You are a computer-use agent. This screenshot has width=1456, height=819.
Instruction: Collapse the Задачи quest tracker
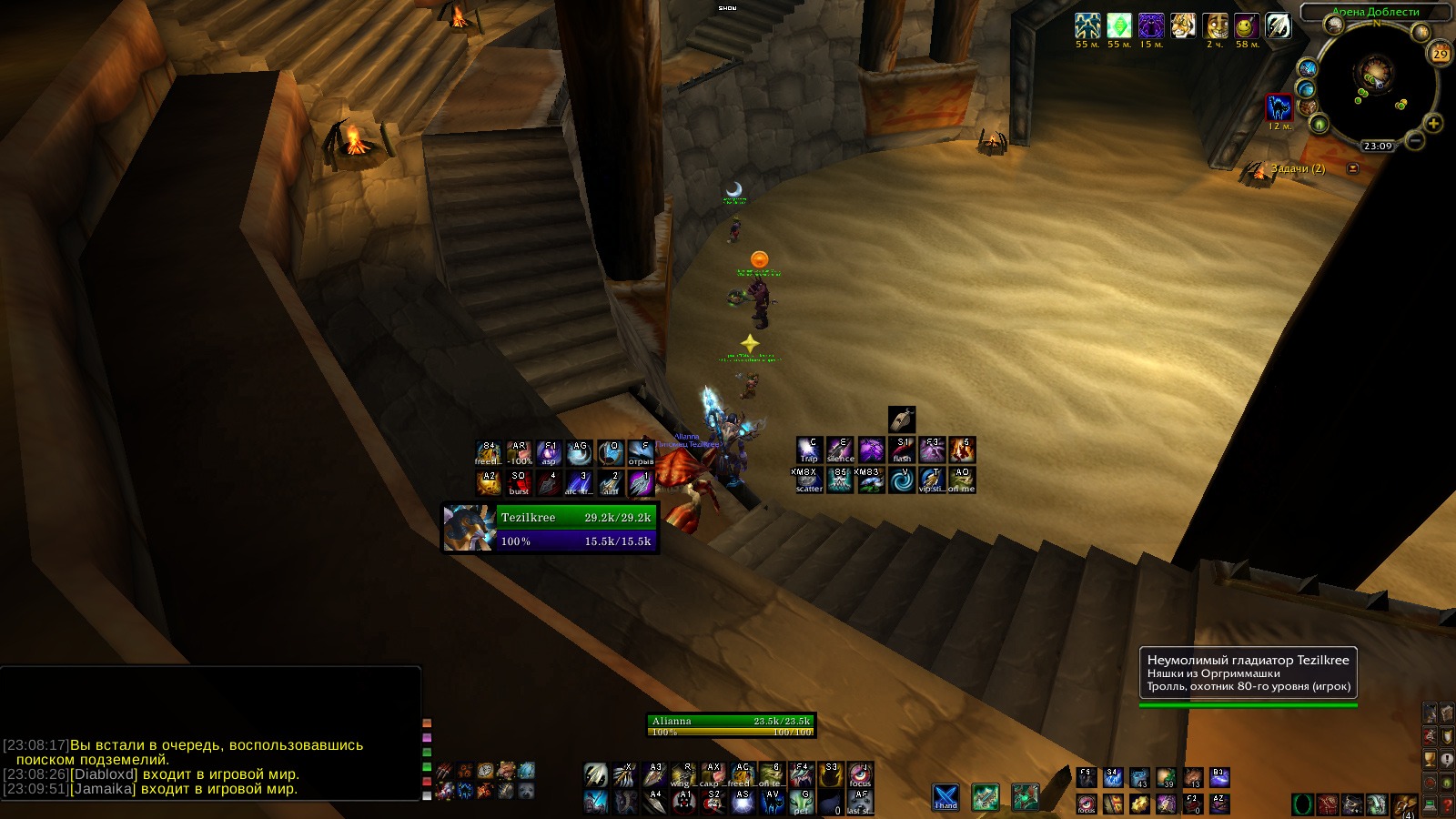1352,168
